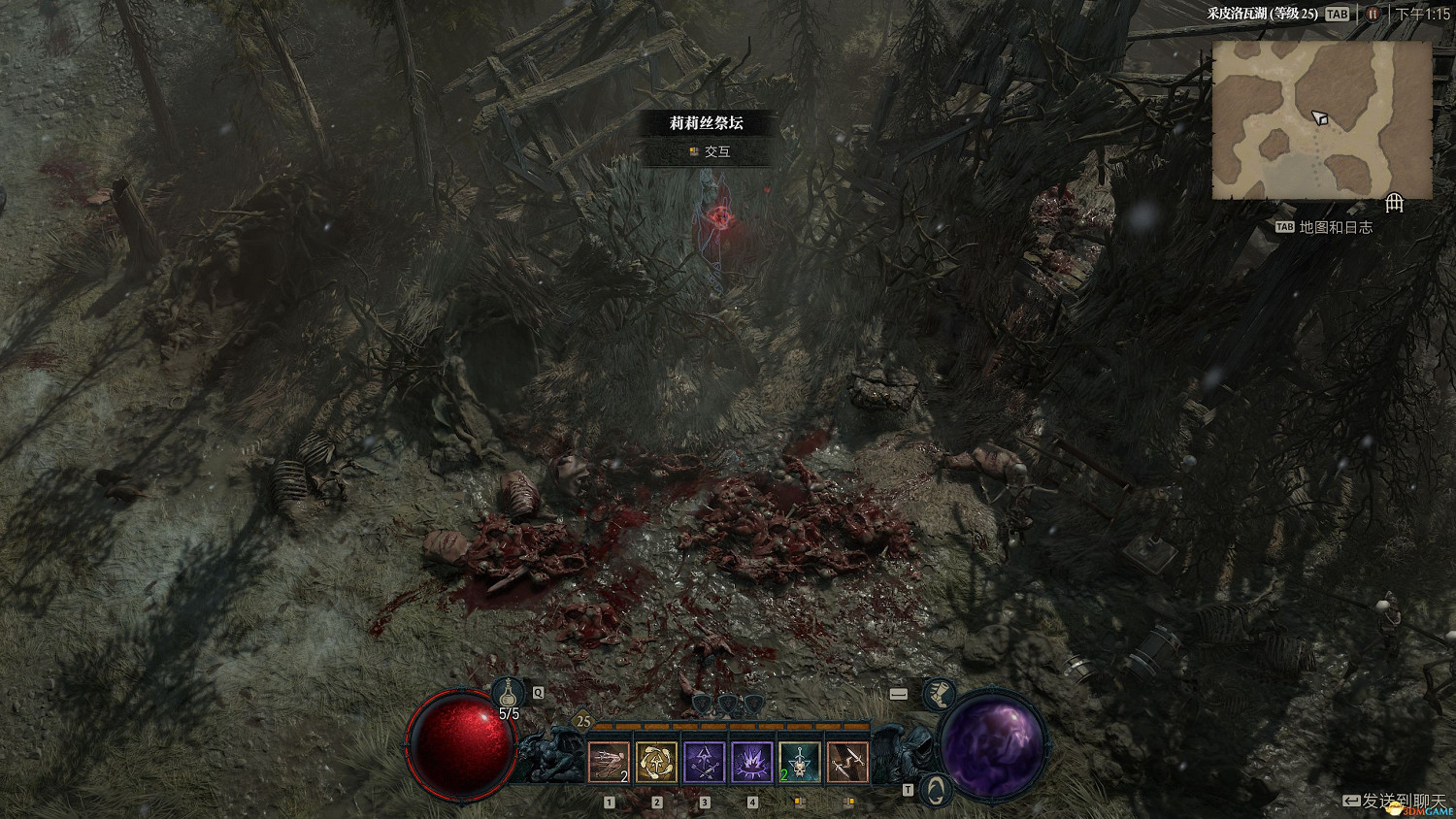Activate the twin swords skill
This screenshot has height=819, width=1456.
coord(846,762)
